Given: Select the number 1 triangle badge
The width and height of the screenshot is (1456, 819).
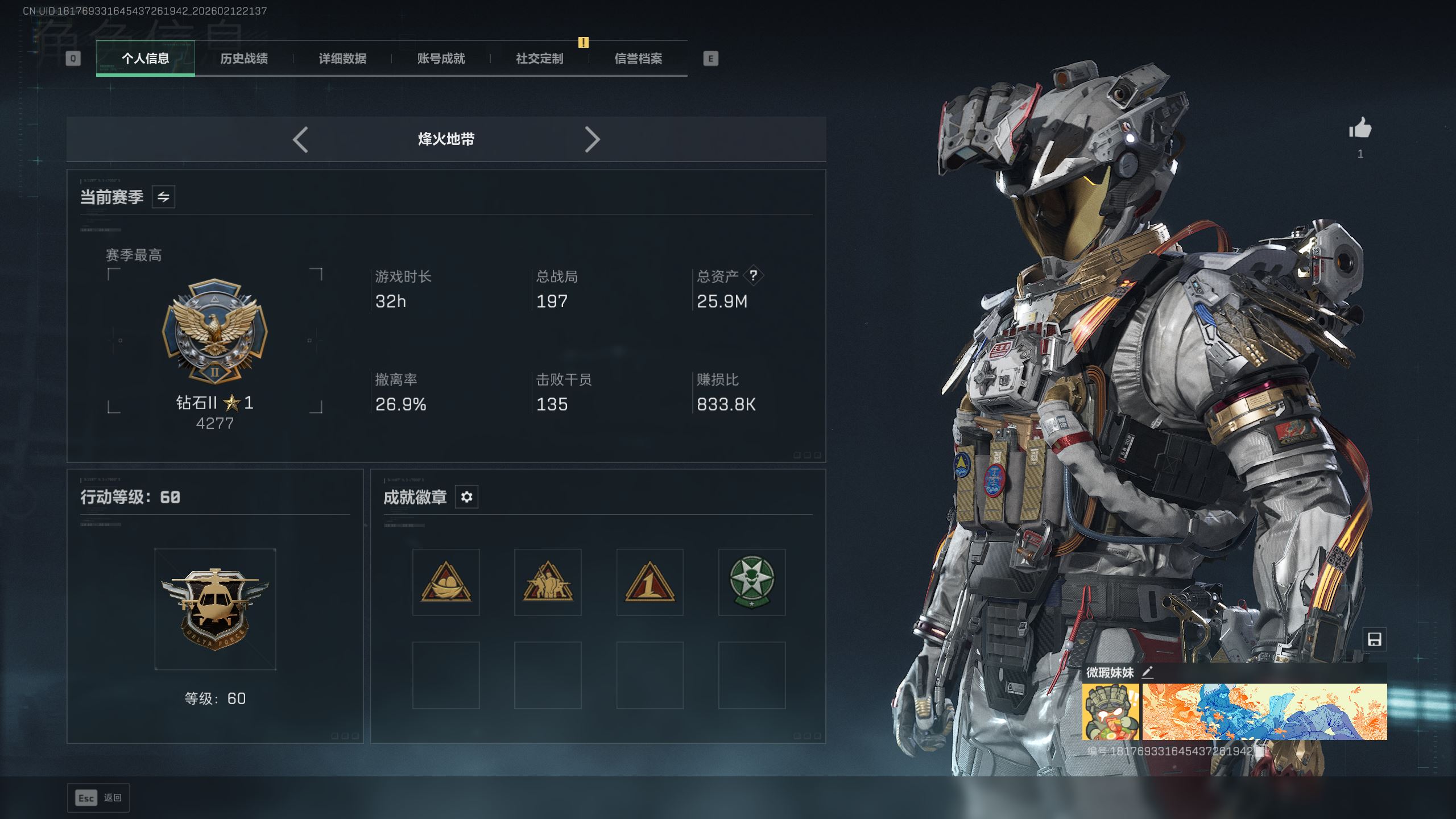Looking at the screenshot, I should coord(650,582).
